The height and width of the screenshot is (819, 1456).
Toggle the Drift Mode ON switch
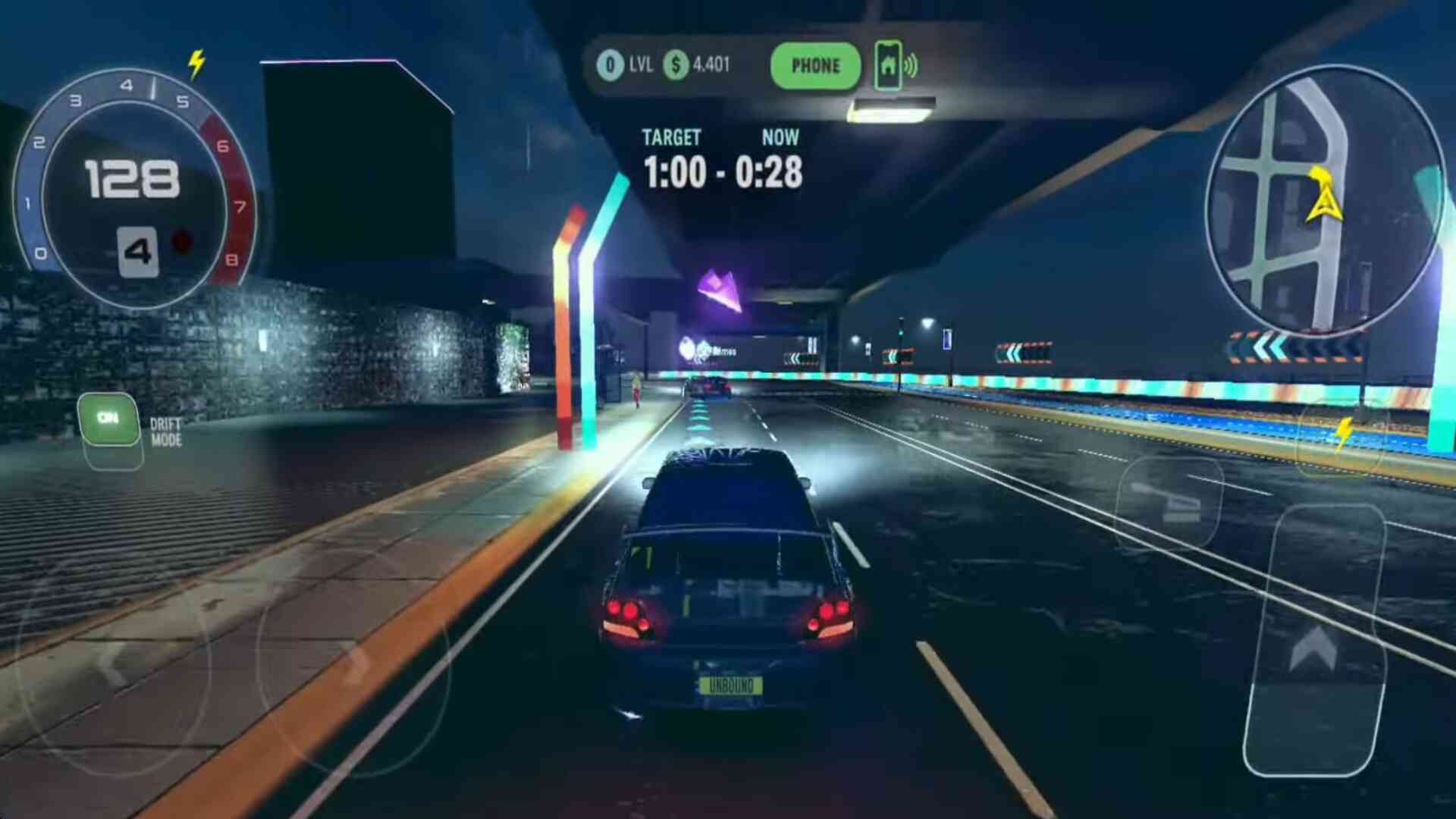tap(108, 419)
